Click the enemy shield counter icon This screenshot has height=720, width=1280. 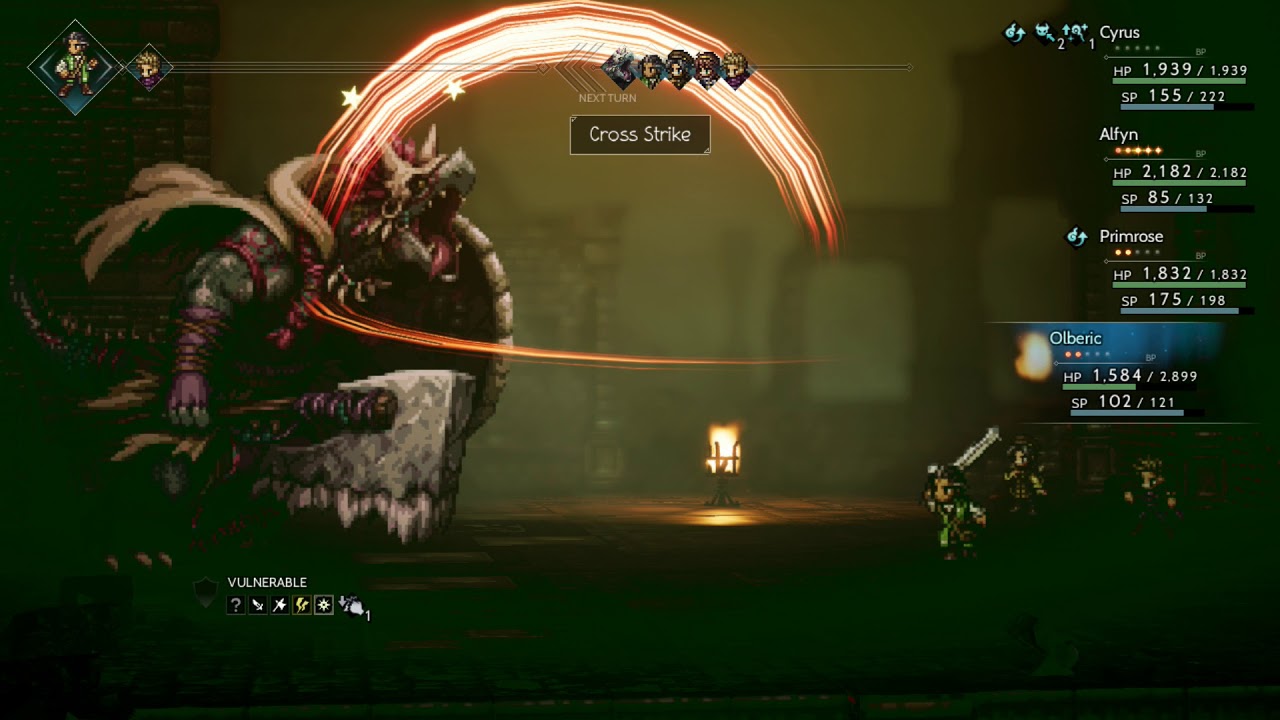click(x=204, y=591)
